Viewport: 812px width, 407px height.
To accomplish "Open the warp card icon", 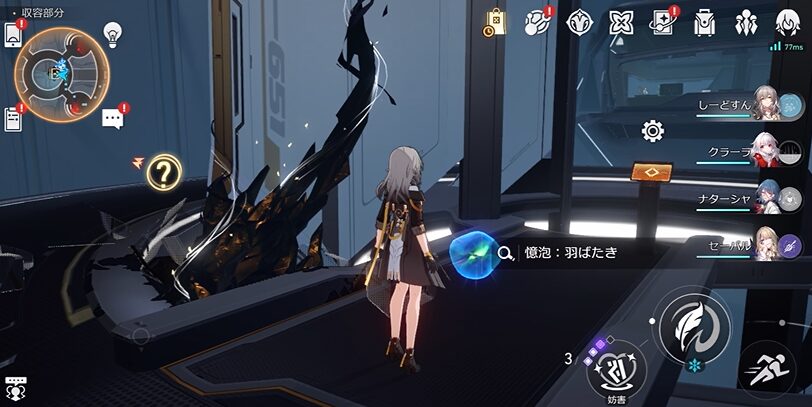I will (x=663, y=22).
